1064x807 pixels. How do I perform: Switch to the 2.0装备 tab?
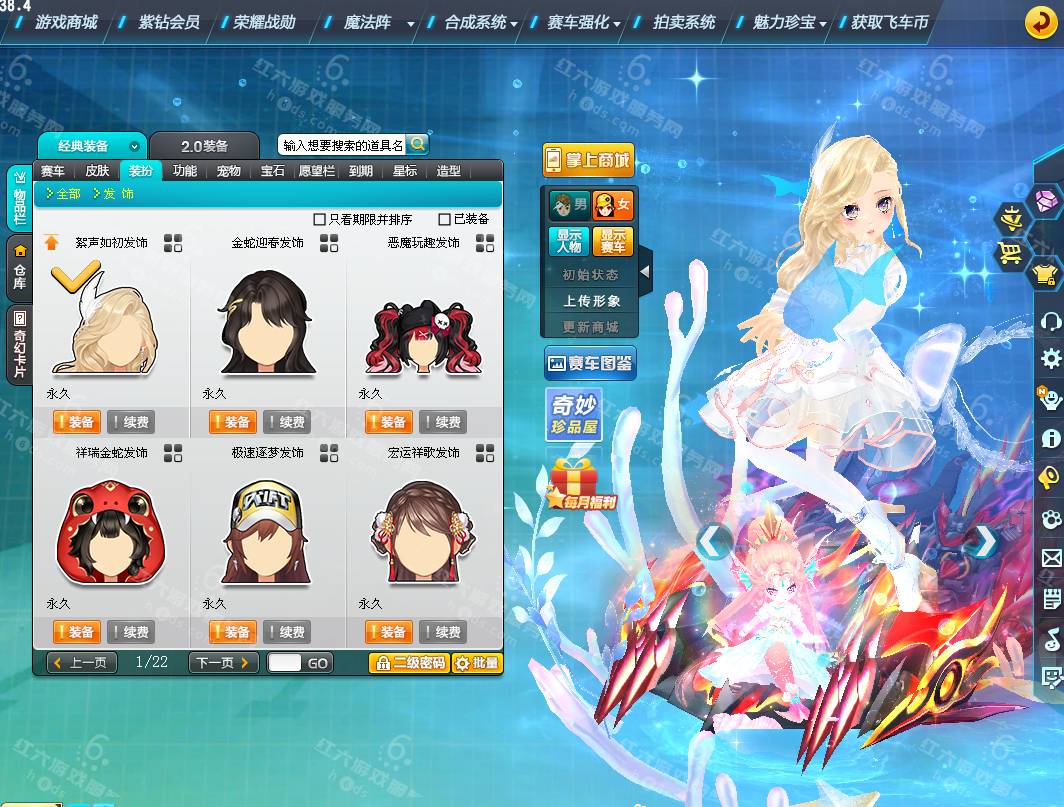pos(204,146)
